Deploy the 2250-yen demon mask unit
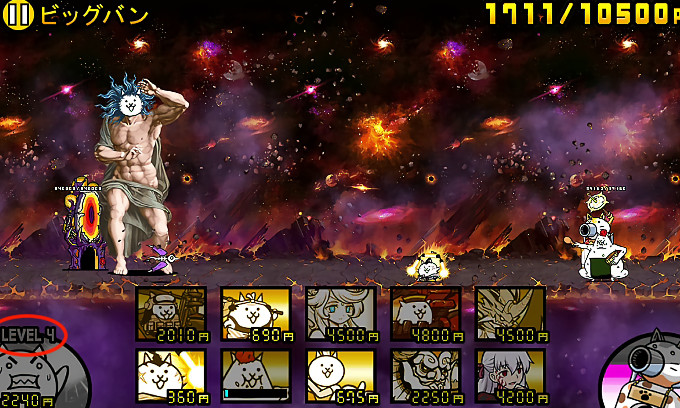 coord(426,375)
